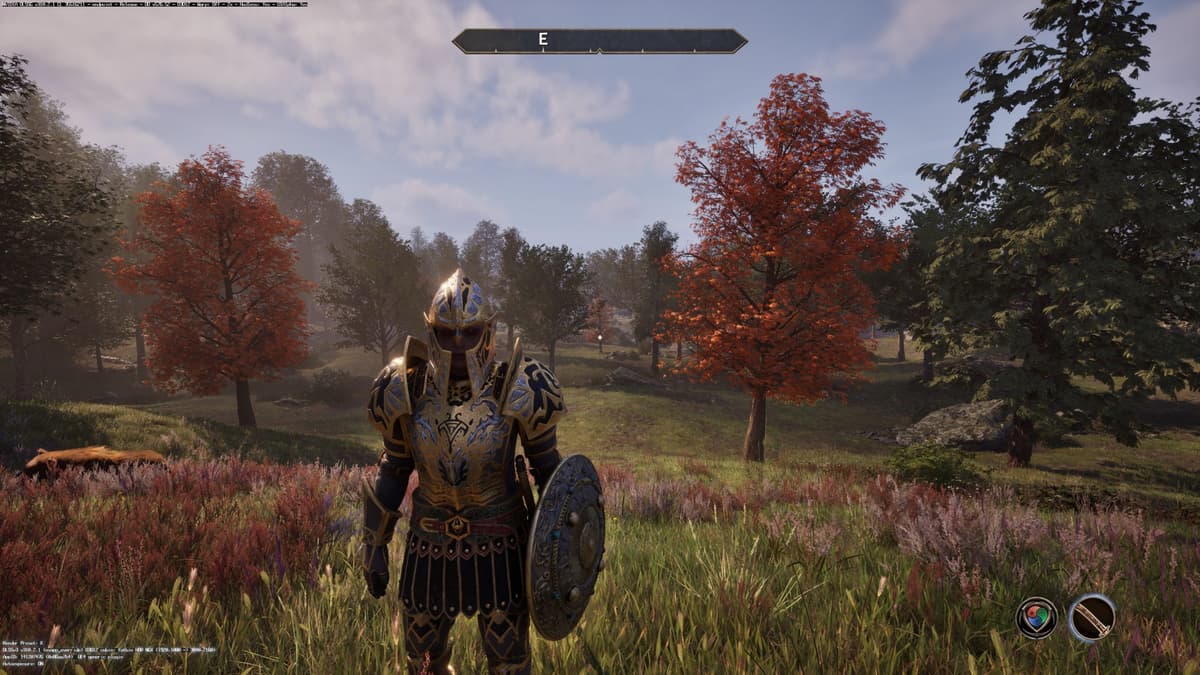
Task: Select the tricolor shield spell icon
Action: pyautogui.click(x=1037, y=617)
